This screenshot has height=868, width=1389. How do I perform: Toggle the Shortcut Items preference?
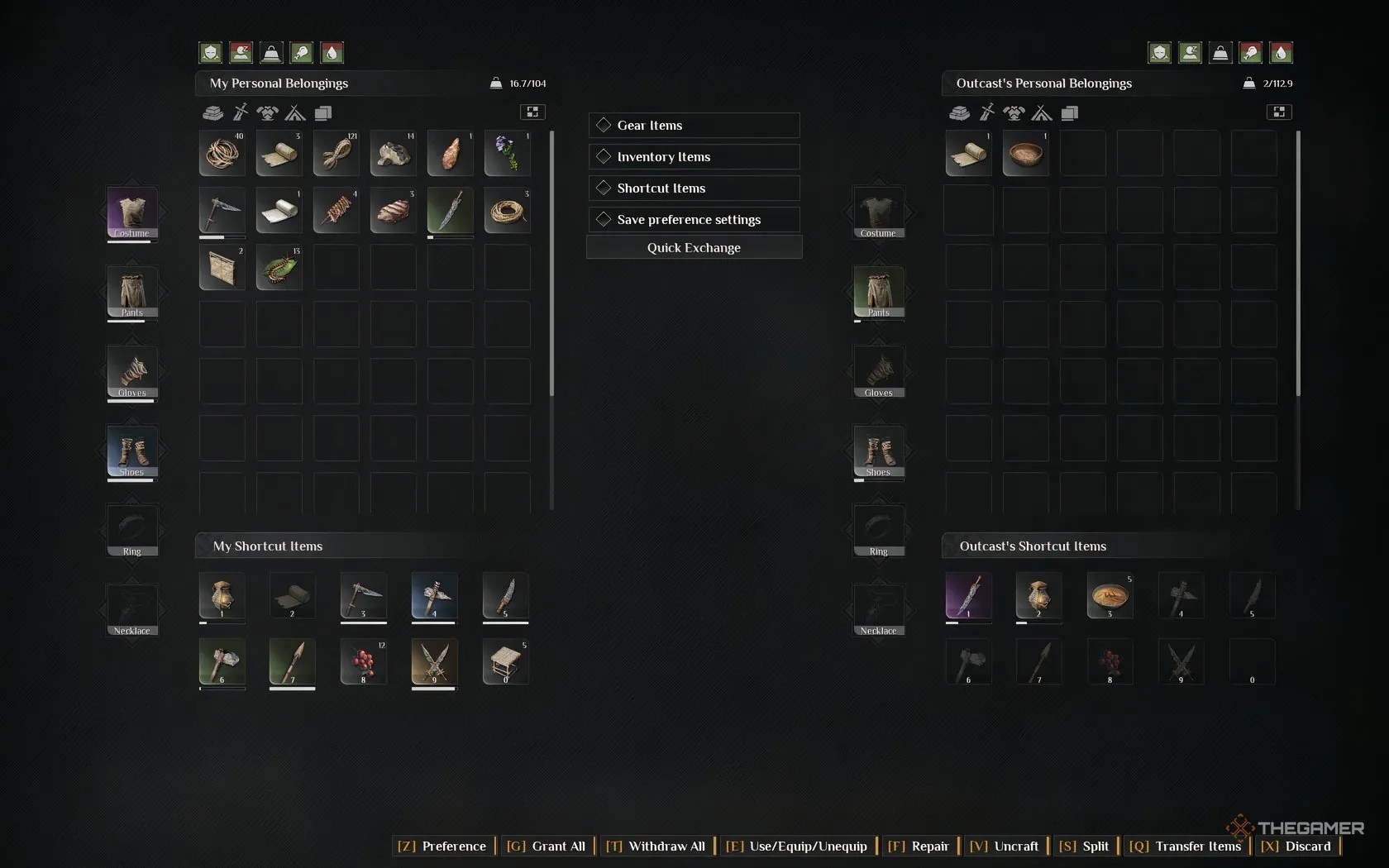(693, 188)
